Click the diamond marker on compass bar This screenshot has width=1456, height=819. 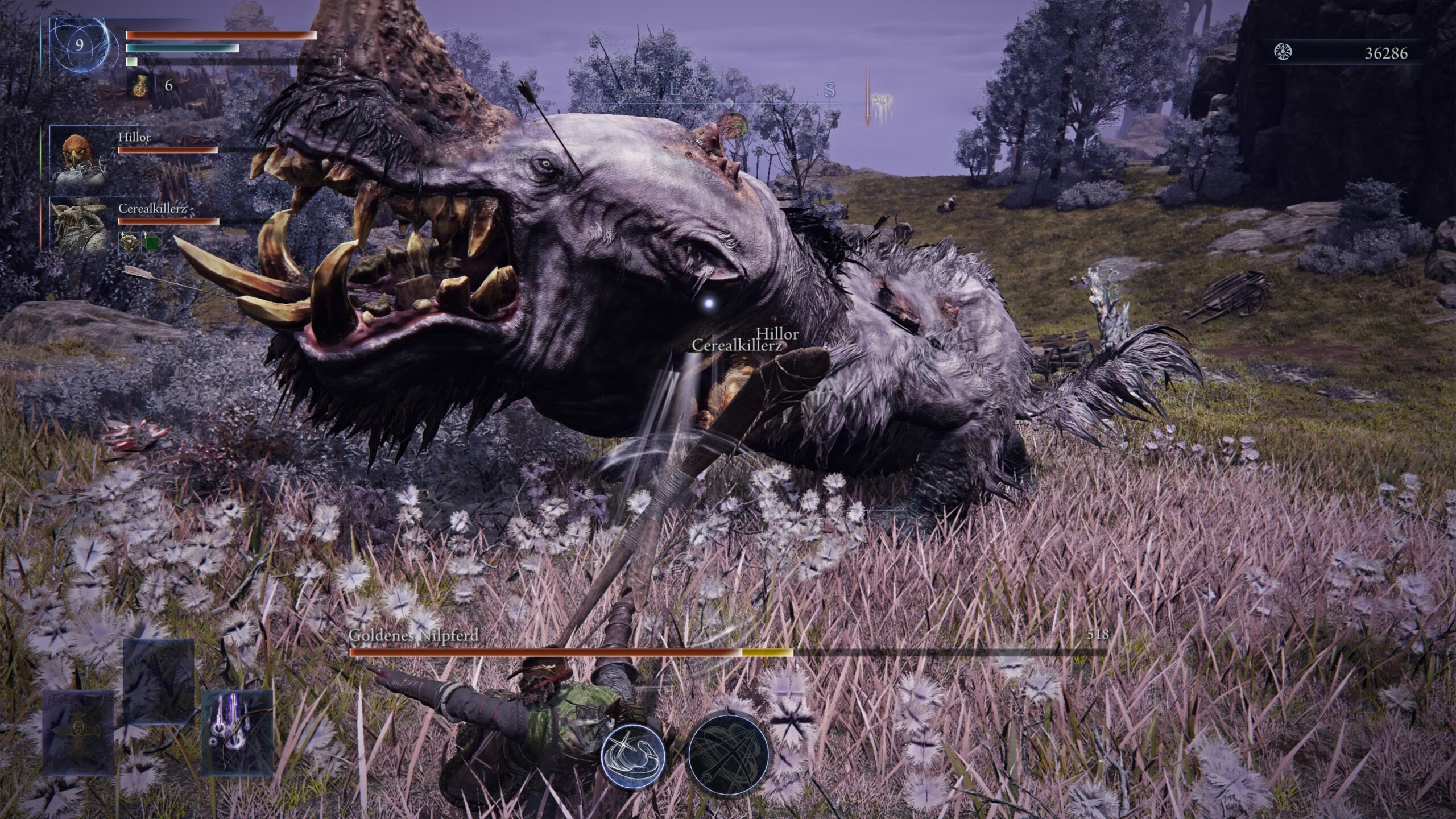pyautogui.click(x=729, y=103)
